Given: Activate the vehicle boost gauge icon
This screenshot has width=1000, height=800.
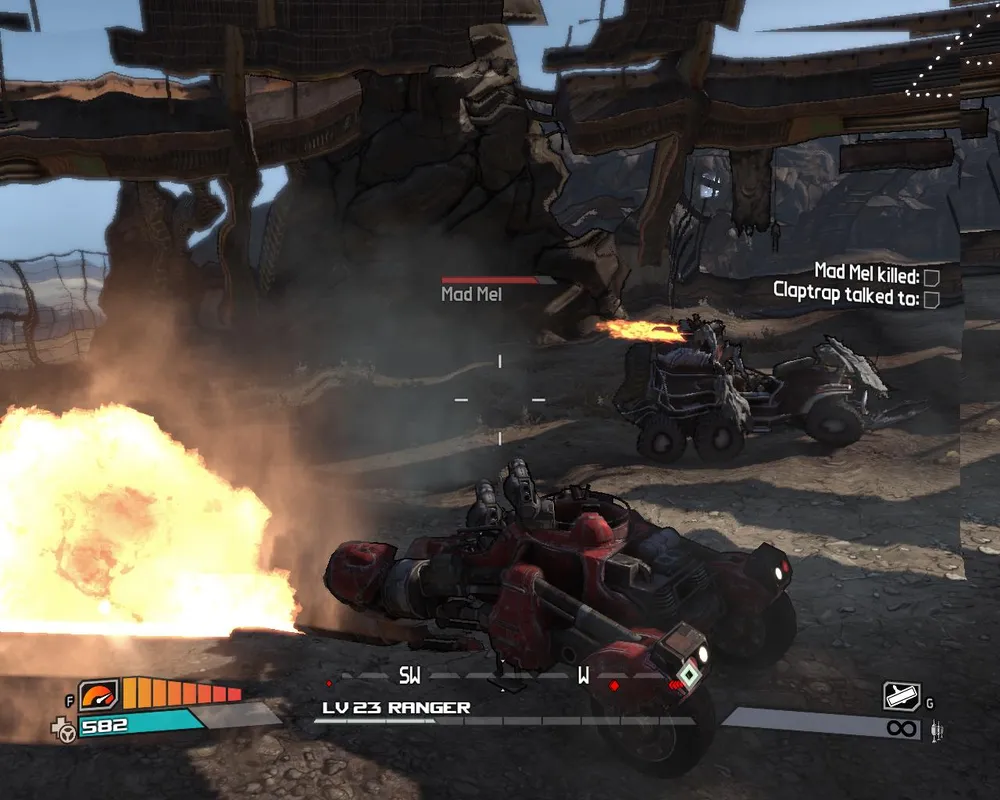Looking at the screenshot, I should pos(99,695).
